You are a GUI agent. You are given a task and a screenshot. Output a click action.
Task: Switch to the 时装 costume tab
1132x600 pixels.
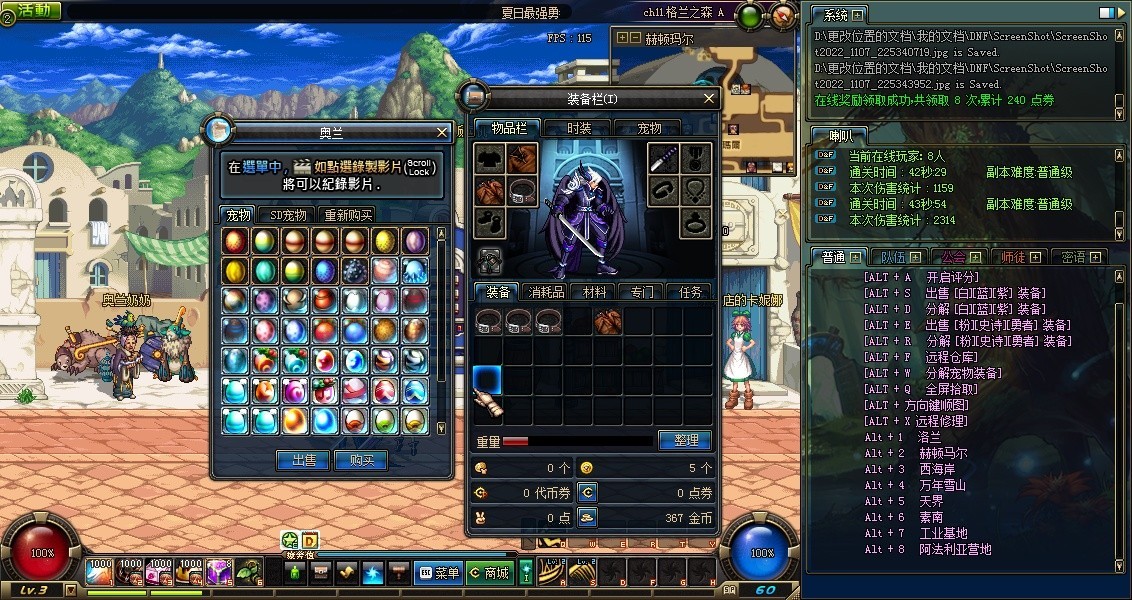tap(579, 128)
